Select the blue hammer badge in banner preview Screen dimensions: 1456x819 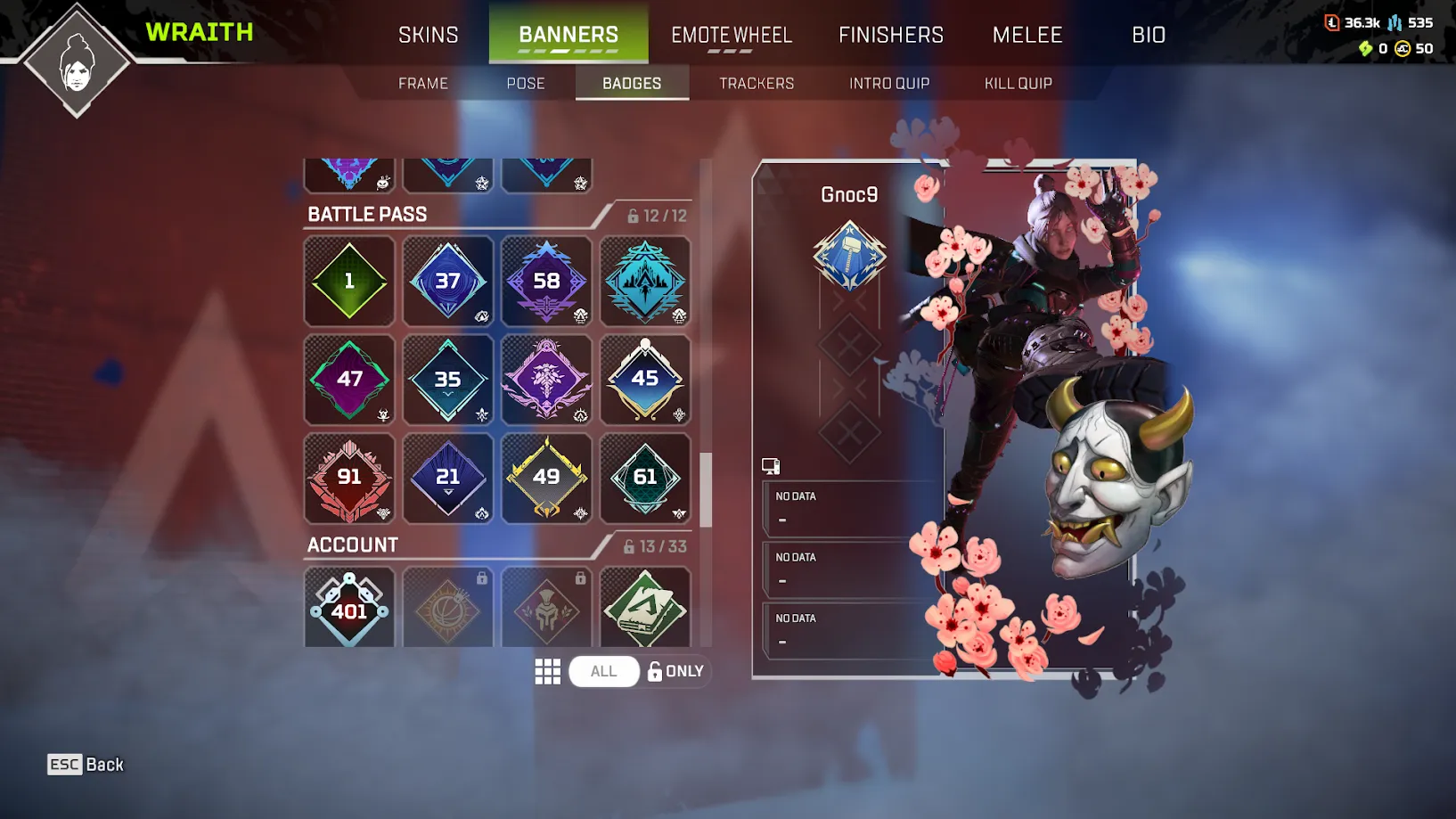[x=850, y=258]
